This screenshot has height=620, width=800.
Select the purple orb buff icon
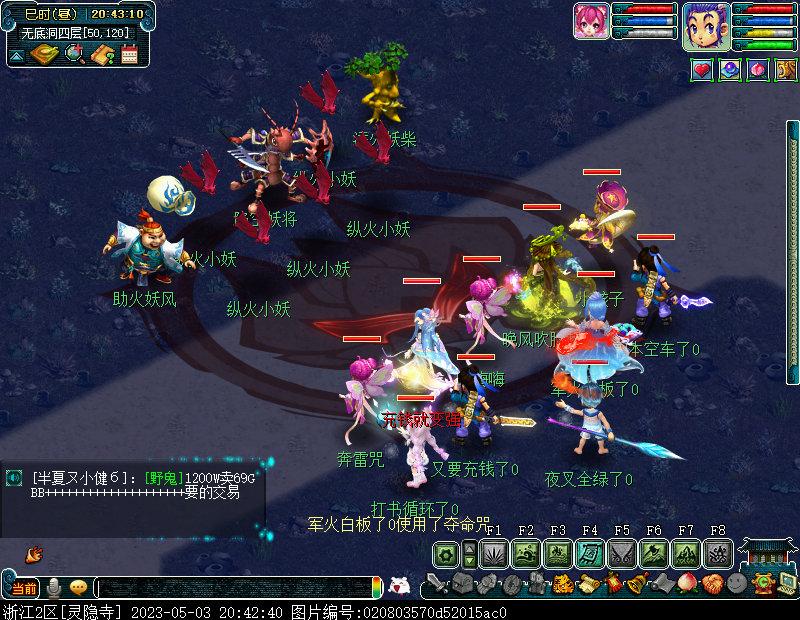[730, 70]
